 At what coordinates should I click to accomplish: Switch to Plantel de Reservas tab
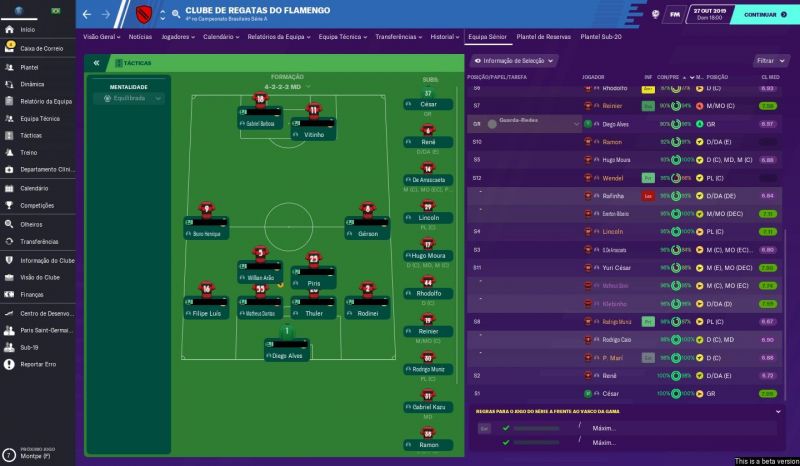click(545, 36)
